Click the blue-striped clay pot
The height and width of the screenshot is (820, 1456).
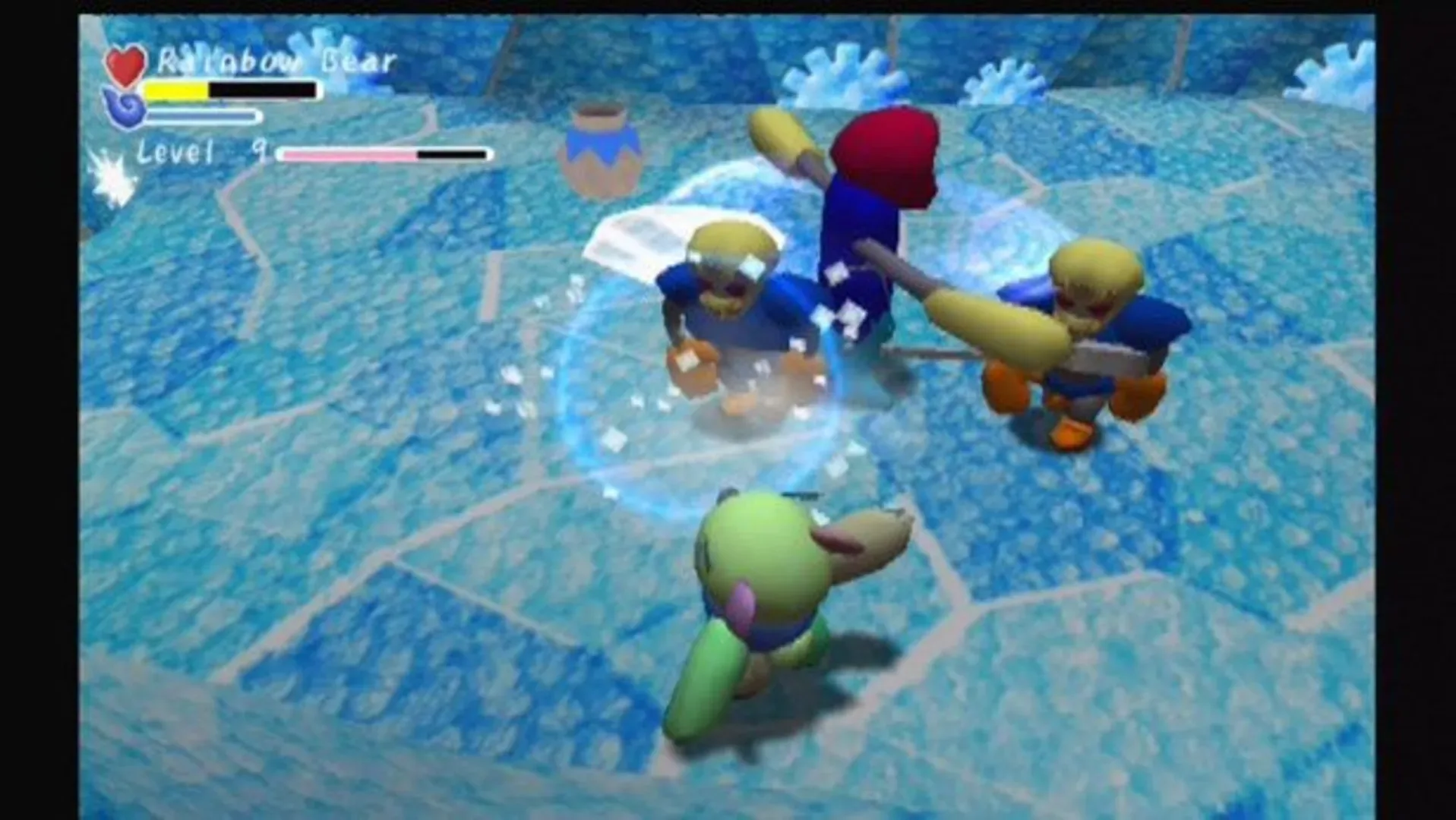point(604,148)
